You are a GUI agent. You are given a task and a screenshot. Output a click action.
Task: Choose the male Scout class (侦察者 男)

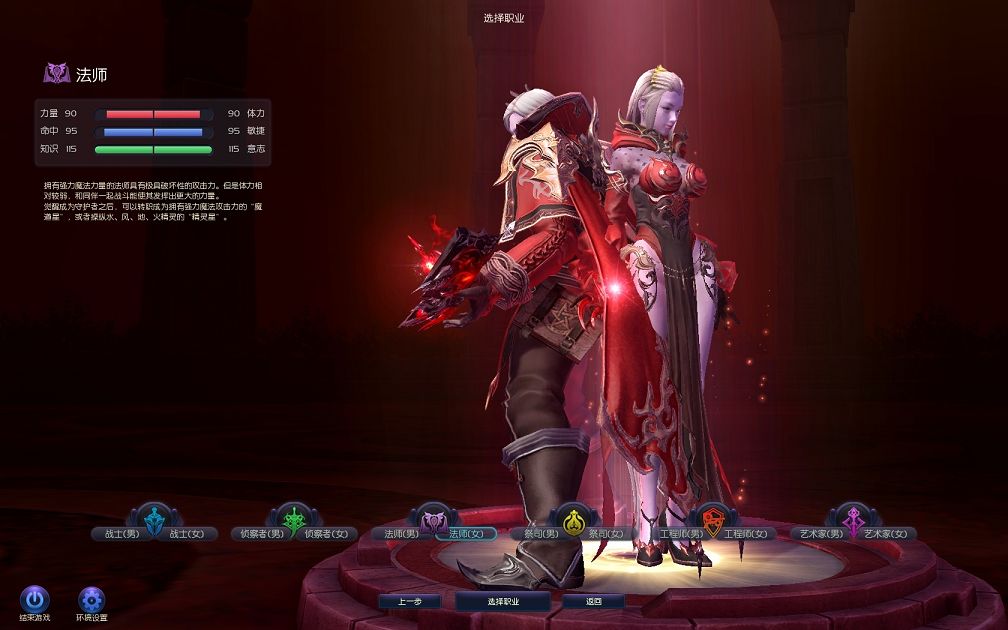(x=257, y=534)
